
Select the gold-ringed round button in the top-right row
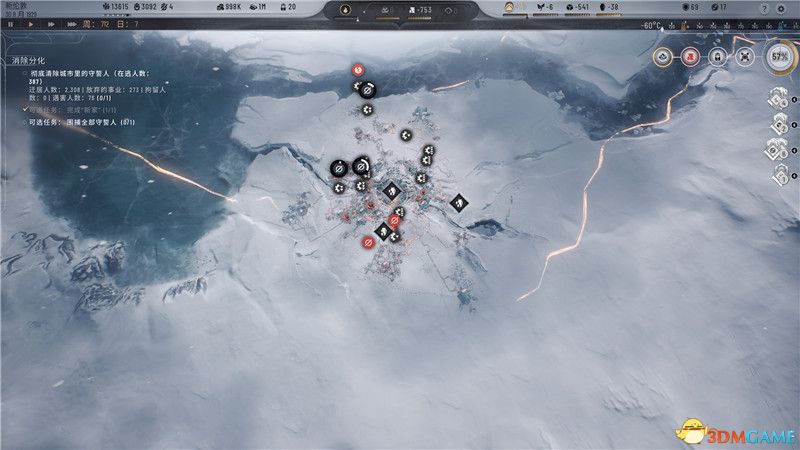(x=662, y=58)
